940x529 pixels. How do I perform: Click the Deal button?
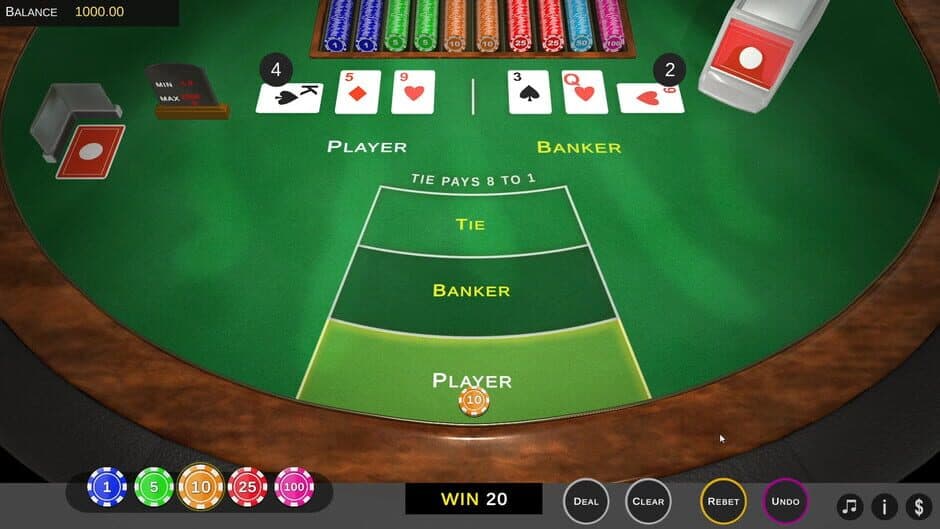586,501
